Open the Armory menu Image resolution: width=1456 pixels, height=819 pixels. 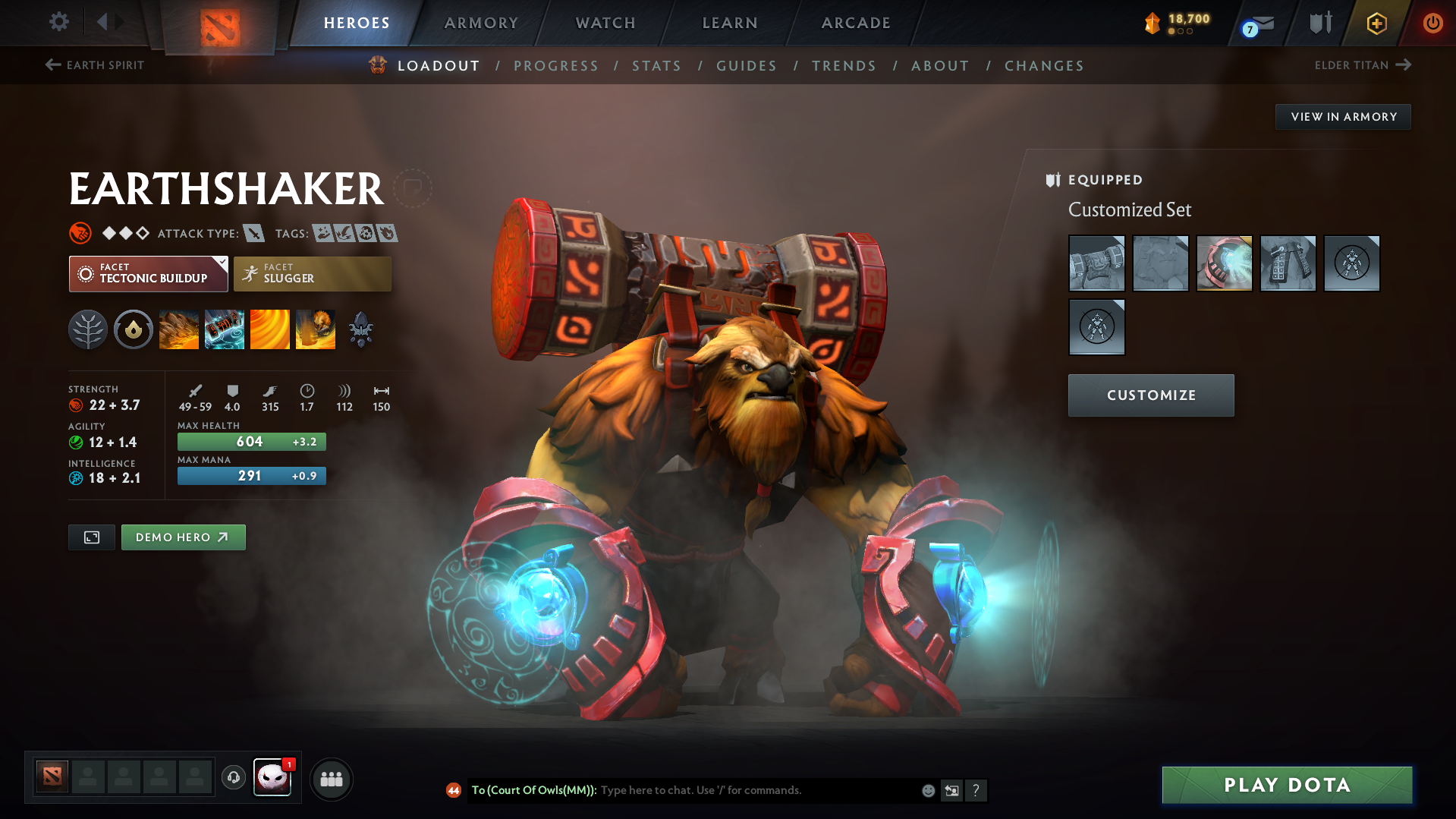click(481, 23)
